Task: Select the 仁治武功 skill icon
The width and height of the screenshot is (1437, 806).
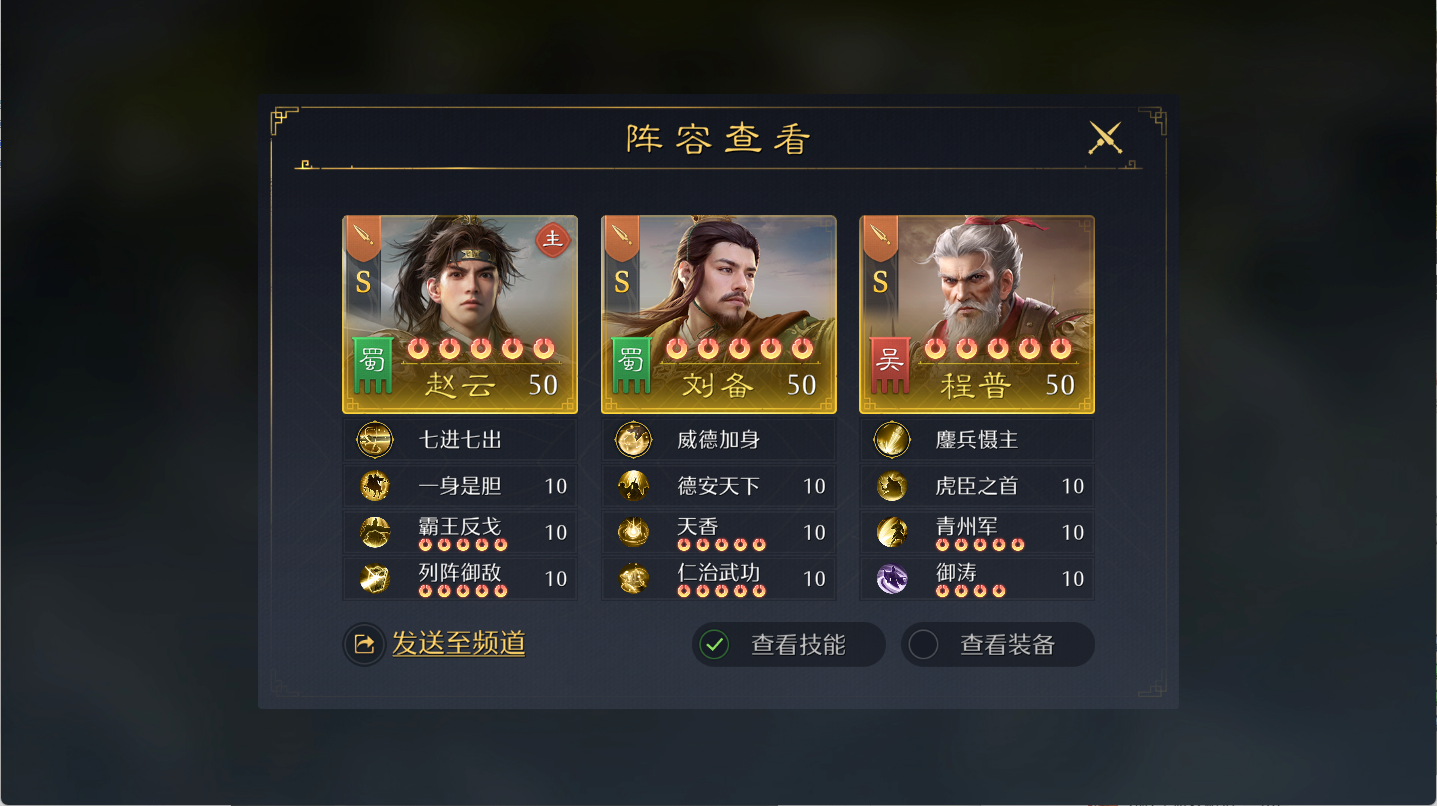Action: (x=633, y=578)
